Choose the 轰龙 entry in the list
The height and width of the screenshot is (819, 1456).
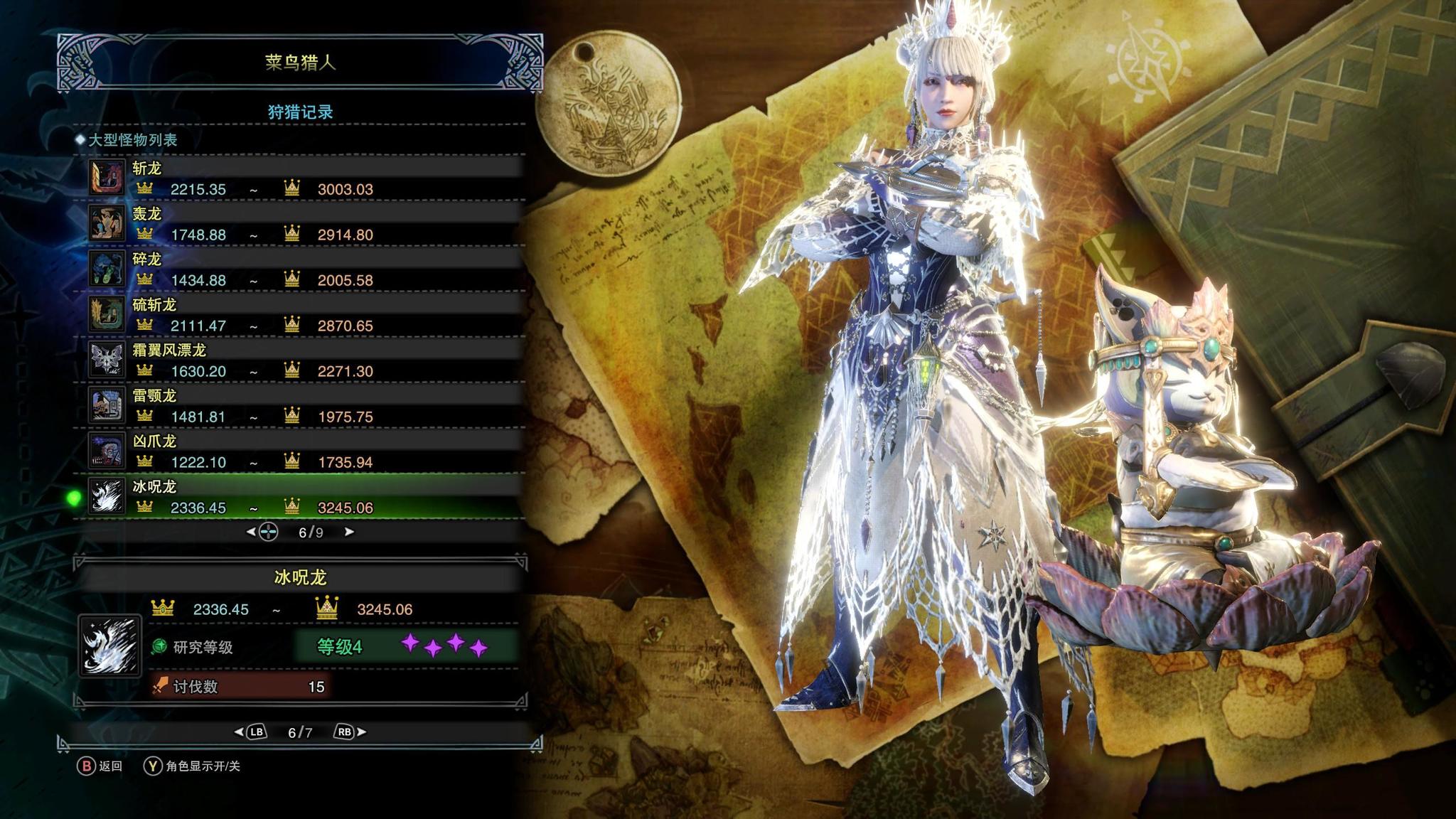tap(306, 223)
